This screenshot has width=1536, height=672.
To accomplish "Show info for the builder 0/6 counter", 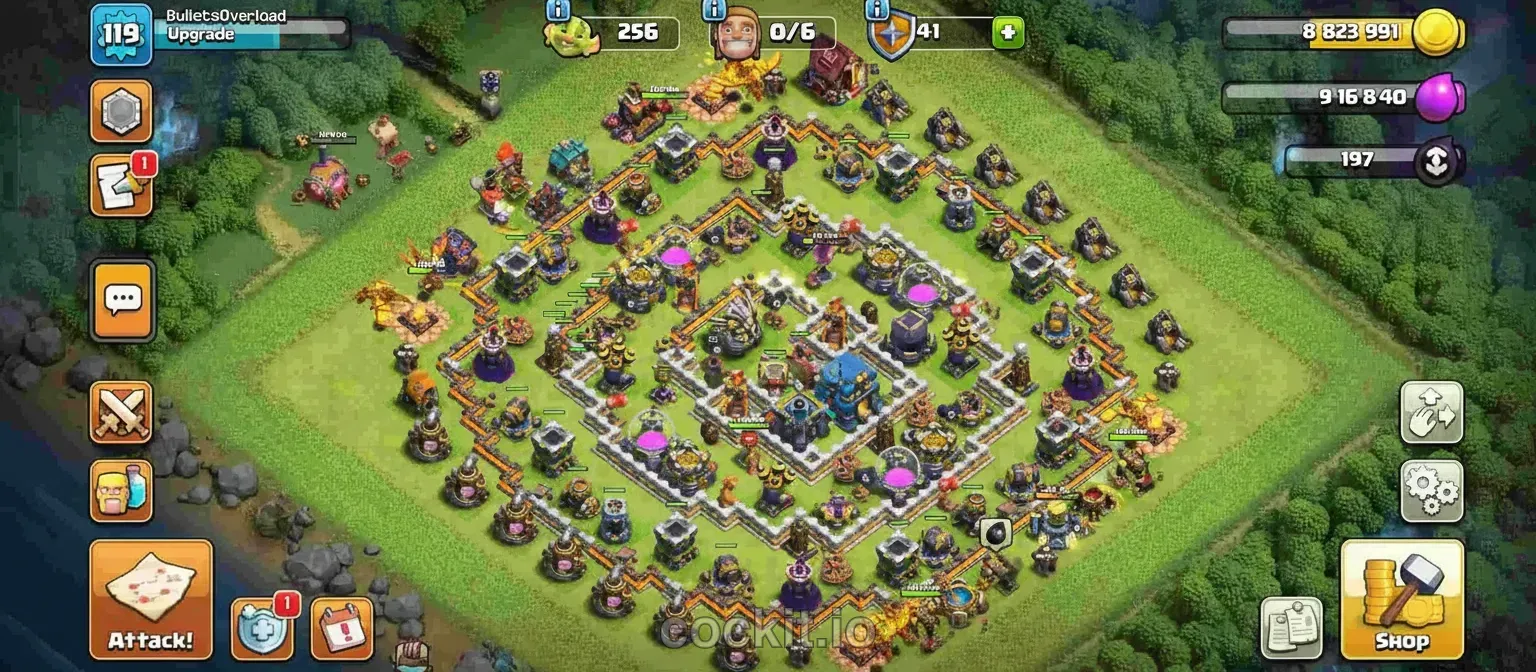I will coord(714,10).
